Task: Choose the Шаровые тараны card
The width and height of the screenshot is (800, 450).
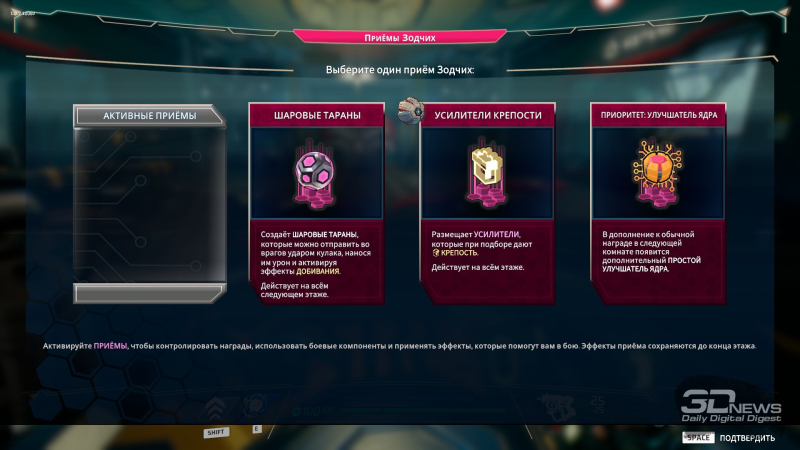Action: (x=317, y=200)
